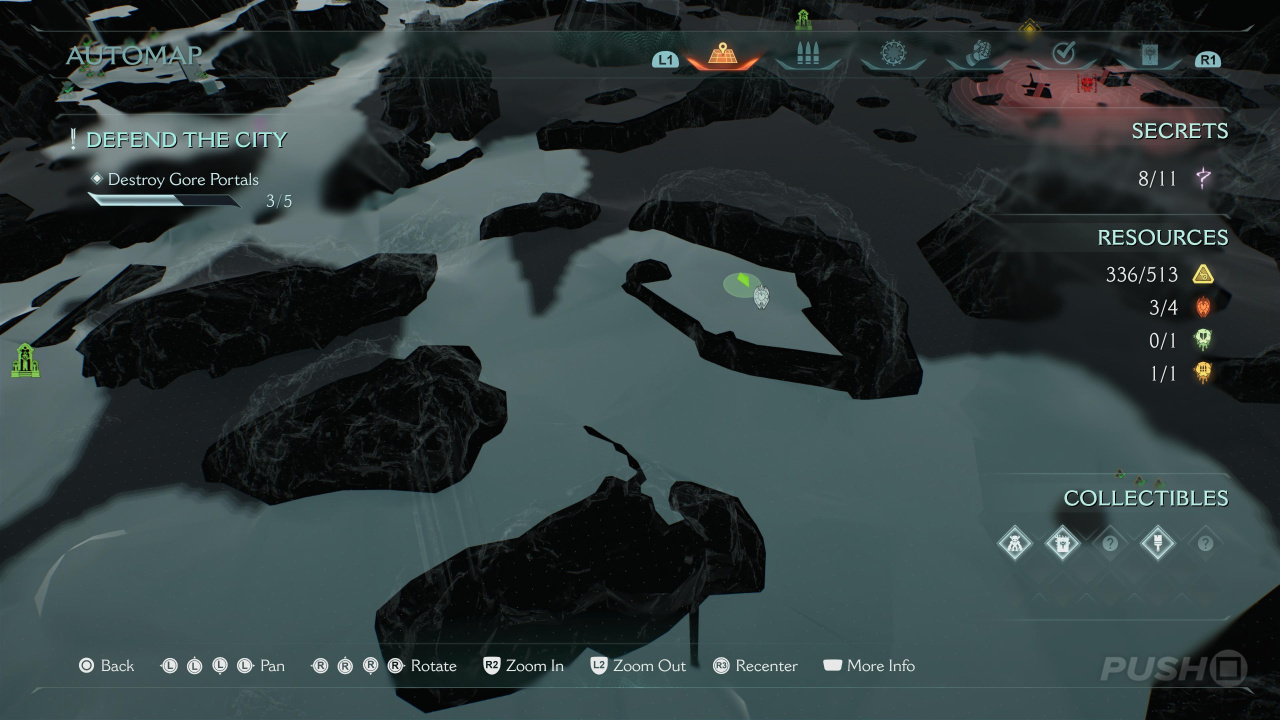This screenshot has height=720, width=1280.
Task: Choose the paintbrush skin collectible icon
Action: pyautogui.click(x=1157, y=543)
